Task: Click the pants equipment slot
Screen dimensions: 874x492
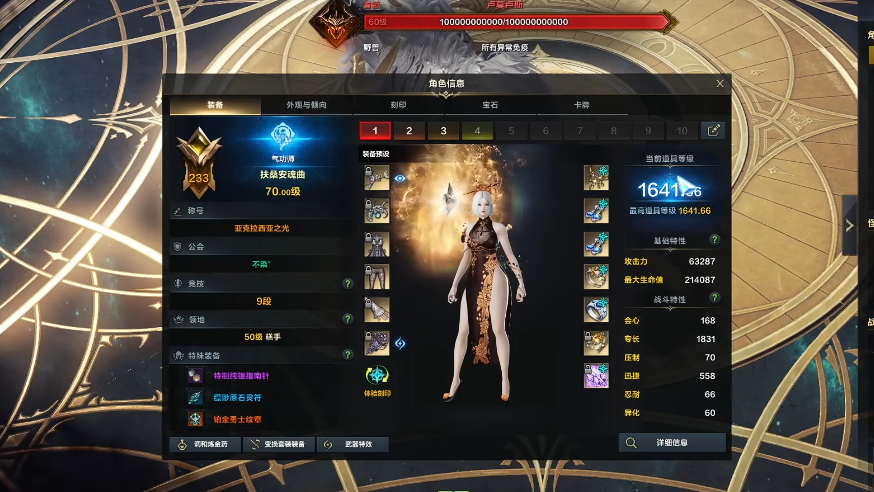Action: point(377,276)
